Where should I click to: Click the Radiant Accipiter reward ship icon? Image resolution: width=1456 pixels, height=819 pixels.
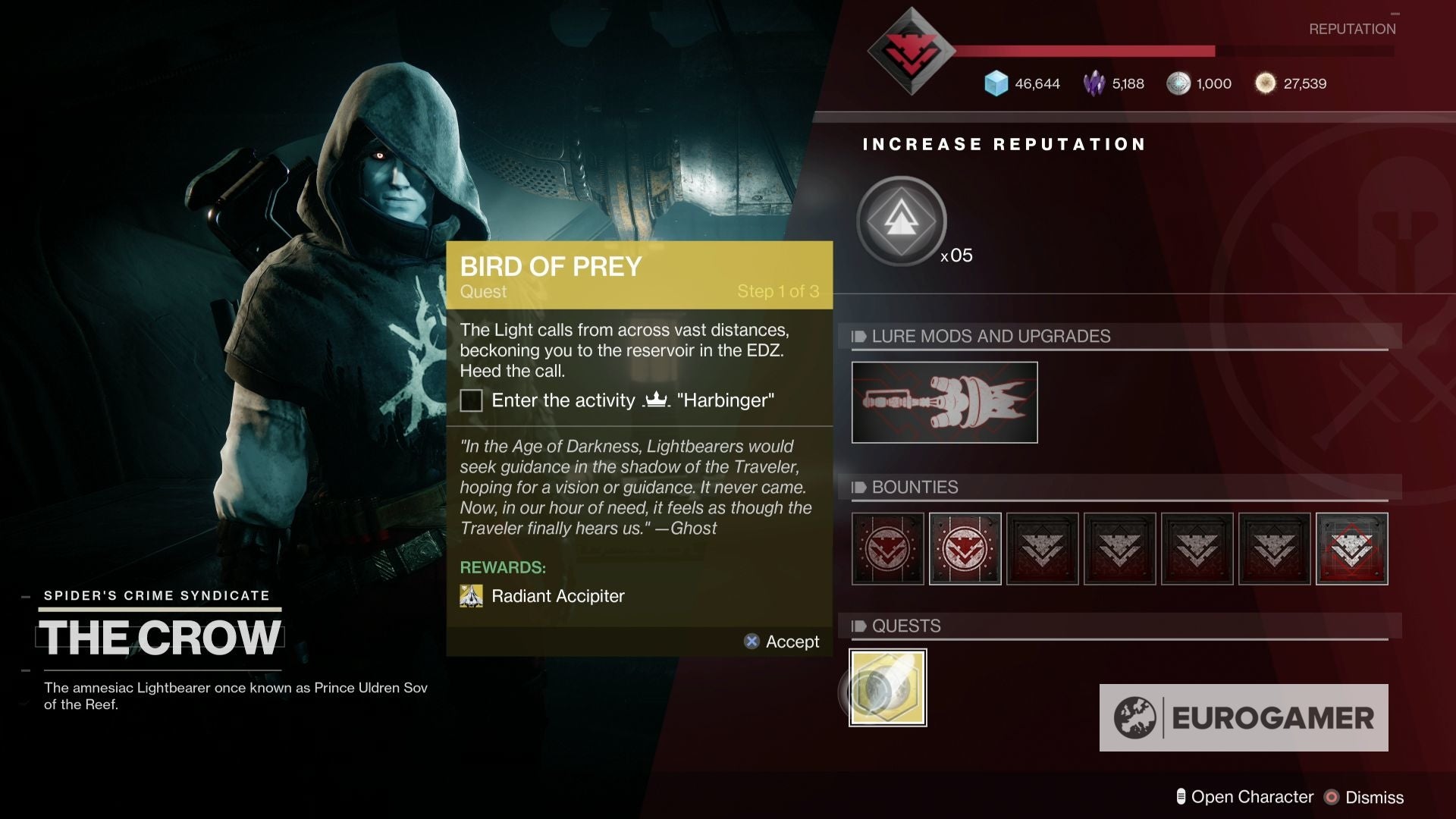[x=471, y=596]
